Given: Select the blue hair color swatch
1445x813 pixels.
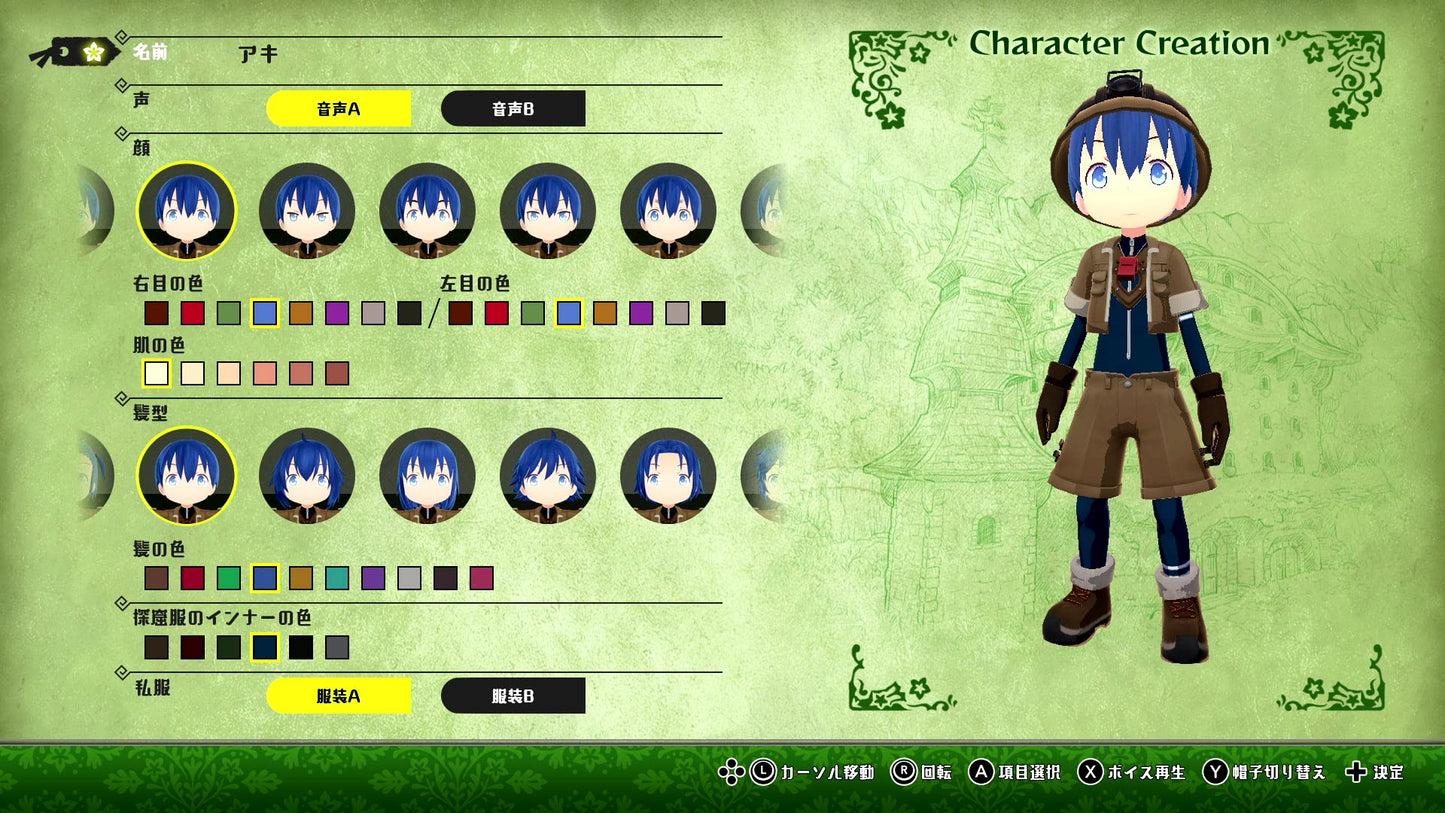Looking at the screenshot, I should tap(265, 578).
